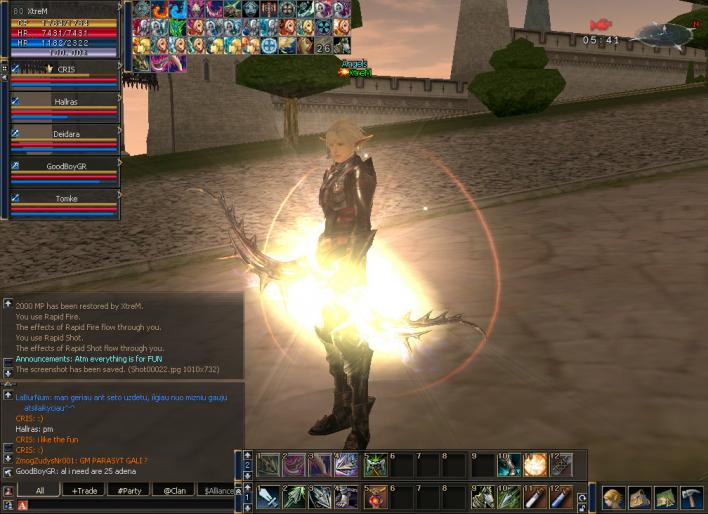The width and height of the screenshot is (708, 514).
Task: Use the sword skill in bottom hotbar slot 1
Action: (x=268, y=497)
